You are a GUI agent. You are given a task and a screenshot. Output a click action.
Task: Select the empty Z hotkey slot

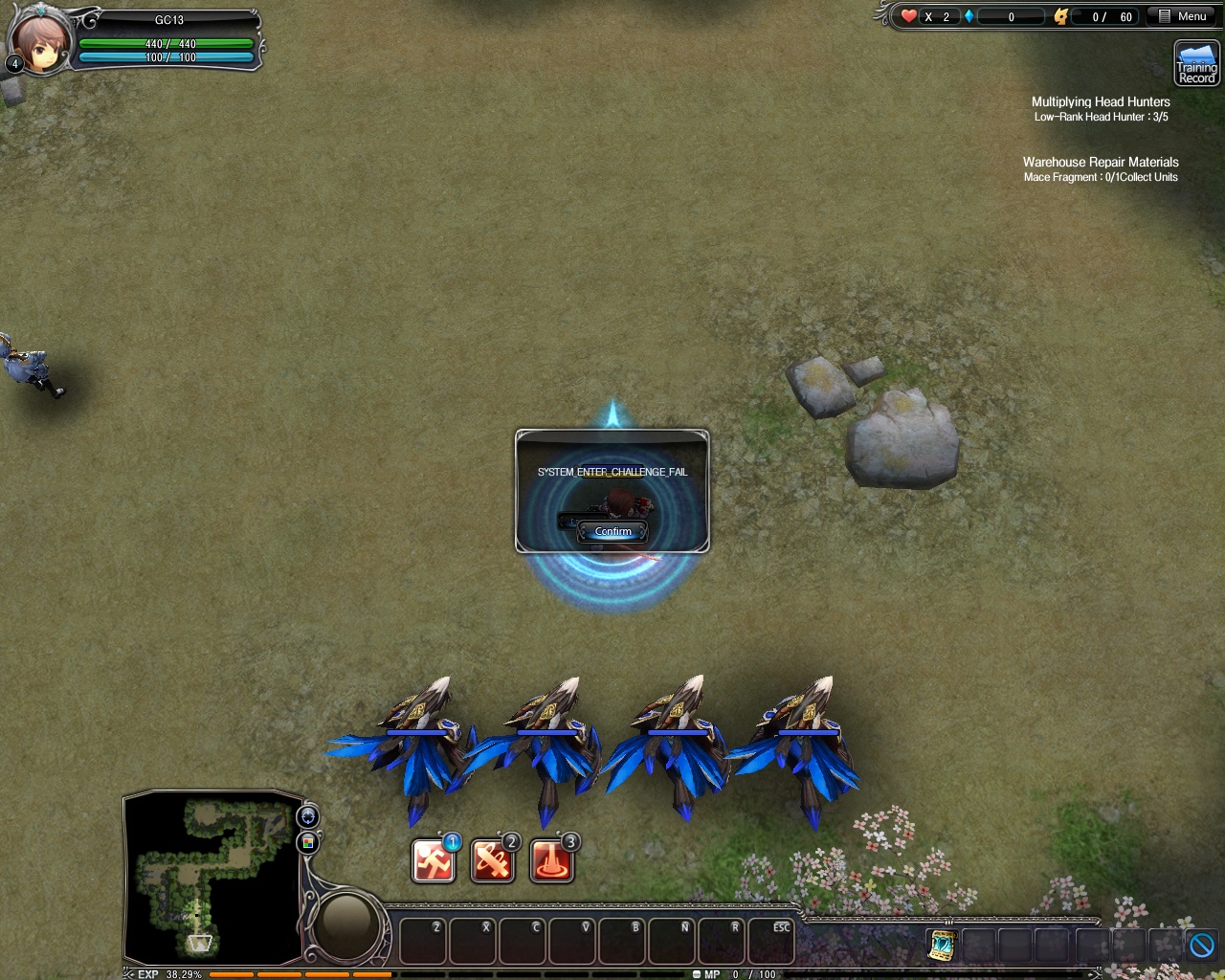[x=423, y=942]
